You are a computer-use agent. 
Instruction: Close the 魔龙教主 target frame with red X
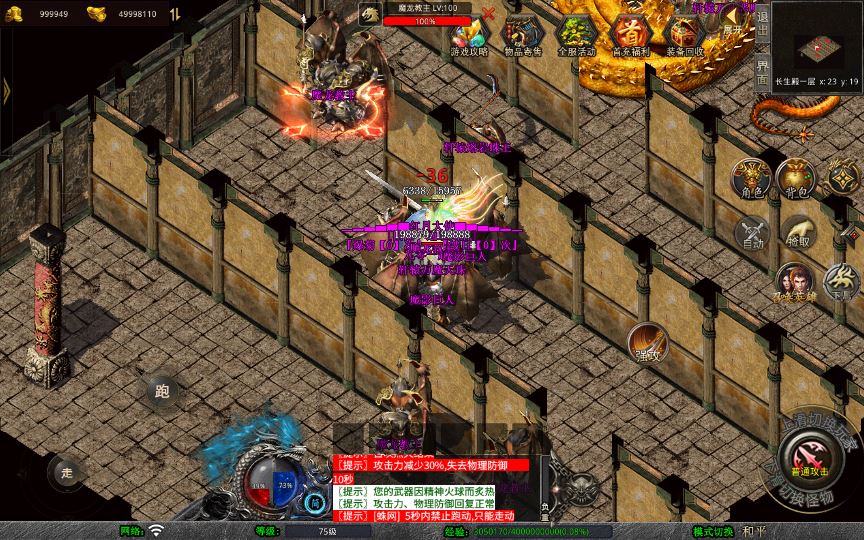click(x=488, y=14)
